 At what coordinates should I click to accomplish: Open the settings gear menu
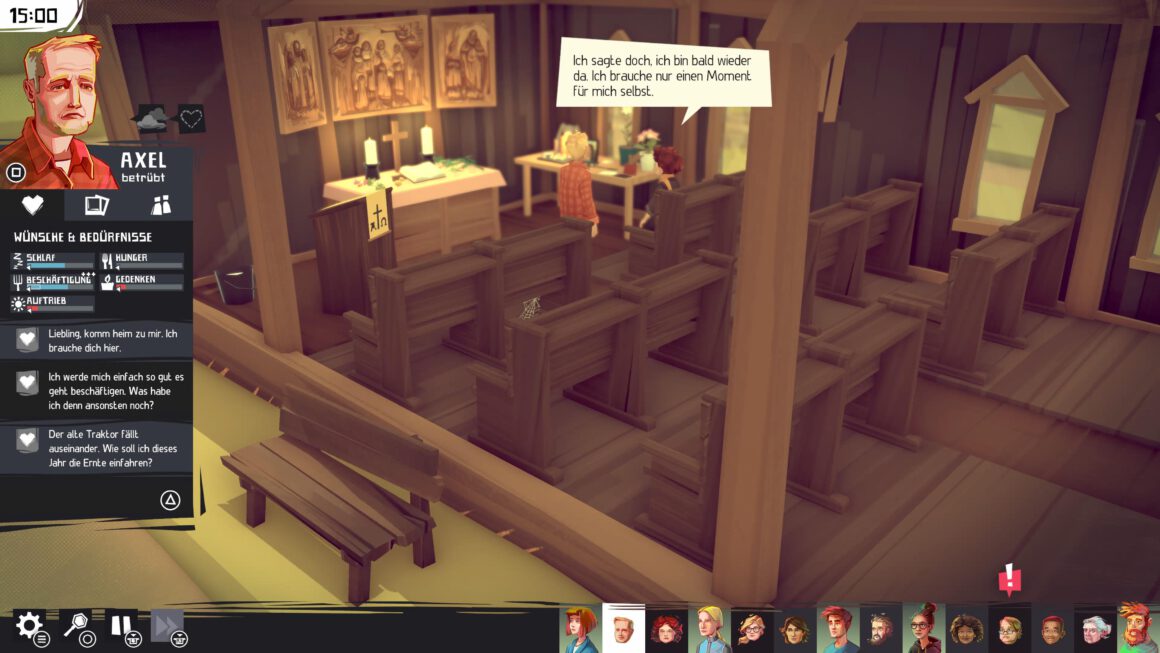[x=28, y=627]
